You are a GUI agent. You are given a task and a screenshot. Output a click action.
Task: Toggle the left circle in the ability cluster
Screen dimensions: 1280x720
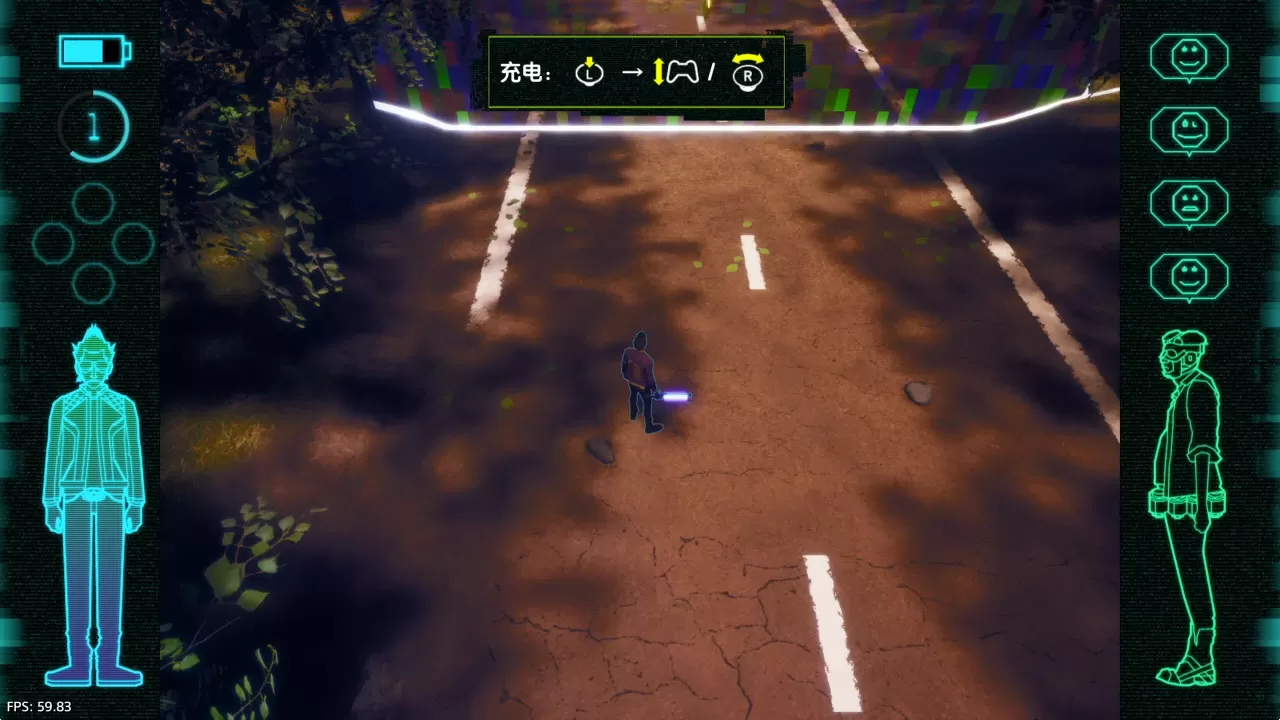[53, 243]
